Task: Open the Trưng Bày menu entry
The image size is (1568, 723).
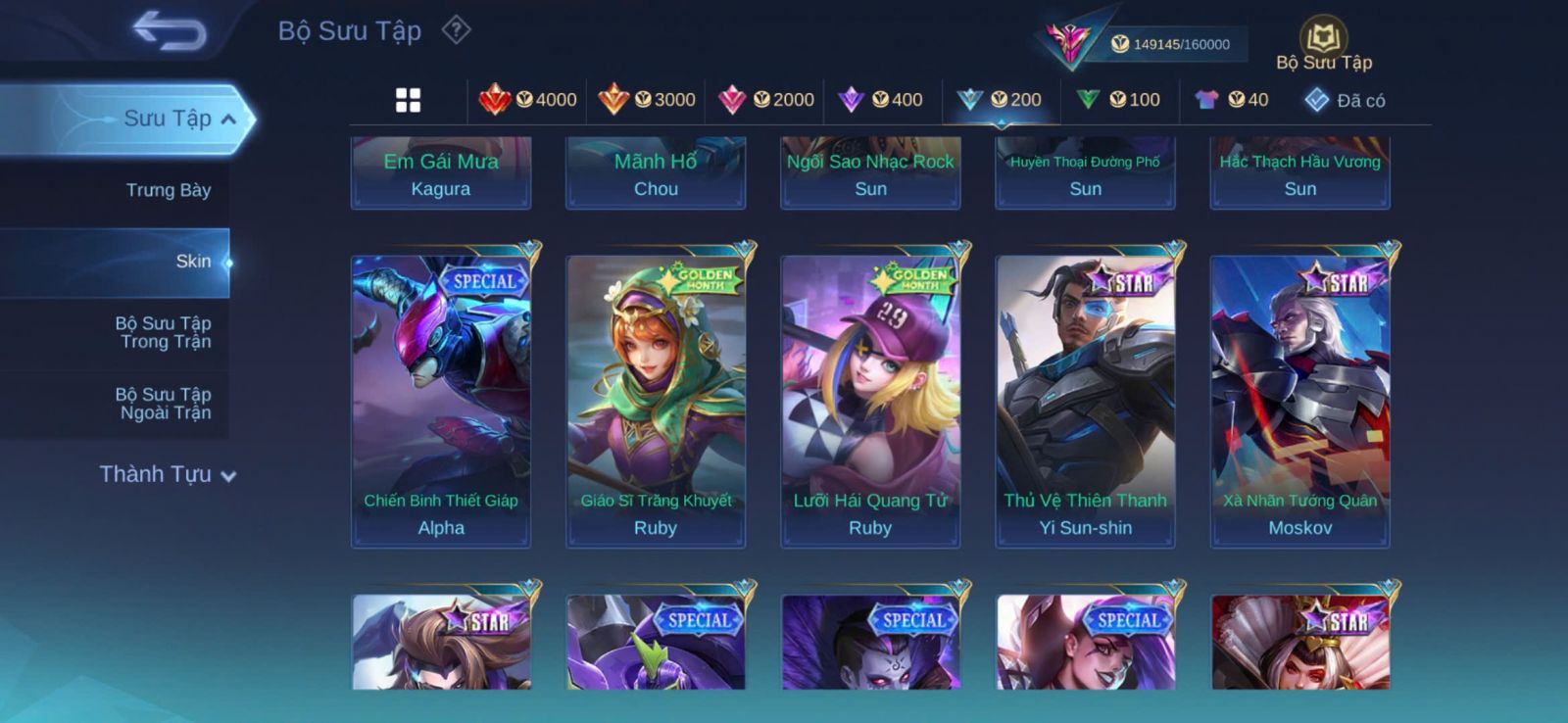Action: pos(168,190)
